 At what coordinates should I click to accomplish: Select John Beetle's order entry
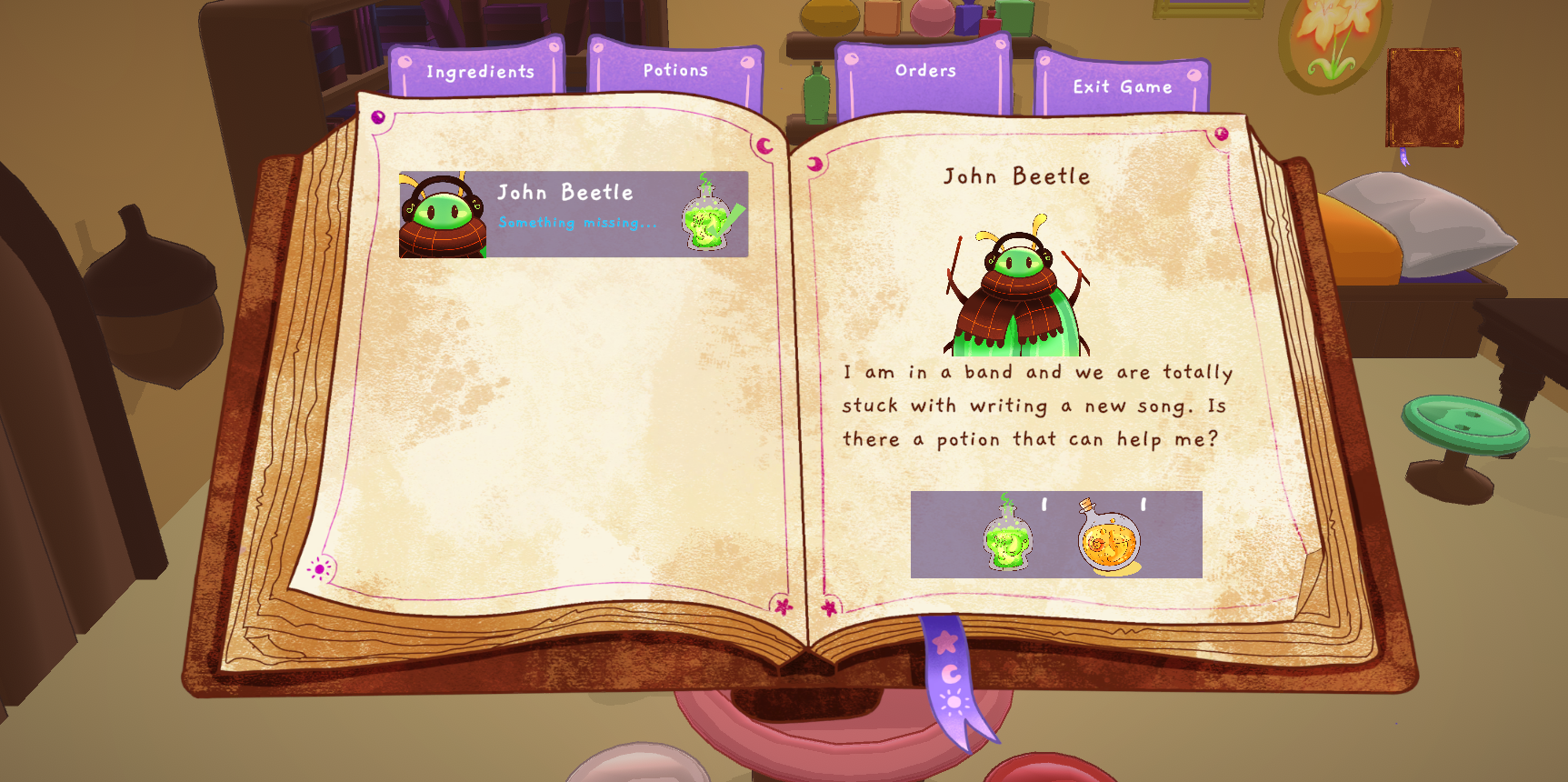coord(574,215)
